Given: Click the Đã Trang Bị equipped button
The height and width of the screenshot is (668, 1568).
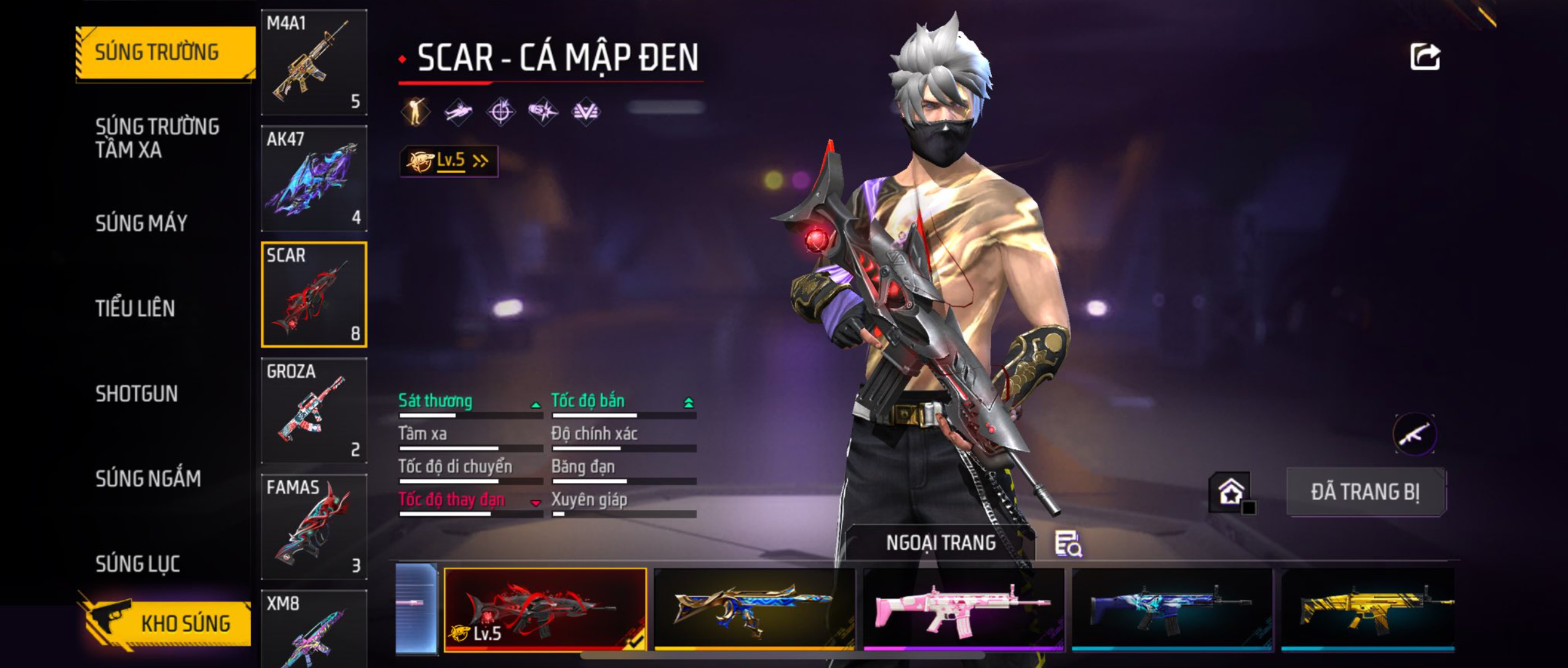Looking at the screenshot, I should [x=1365, y=492].
